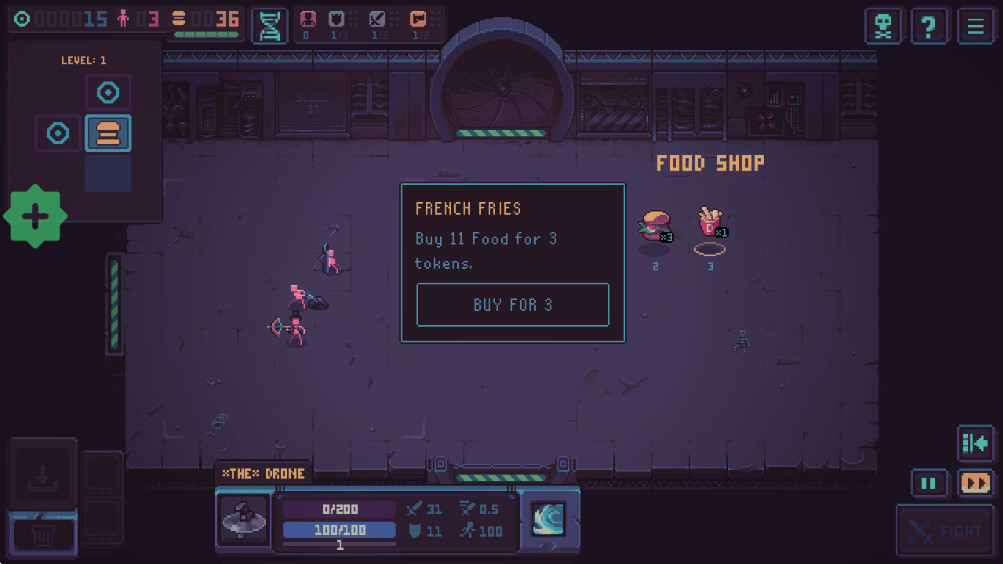Open the hamburger main menu

975,26
